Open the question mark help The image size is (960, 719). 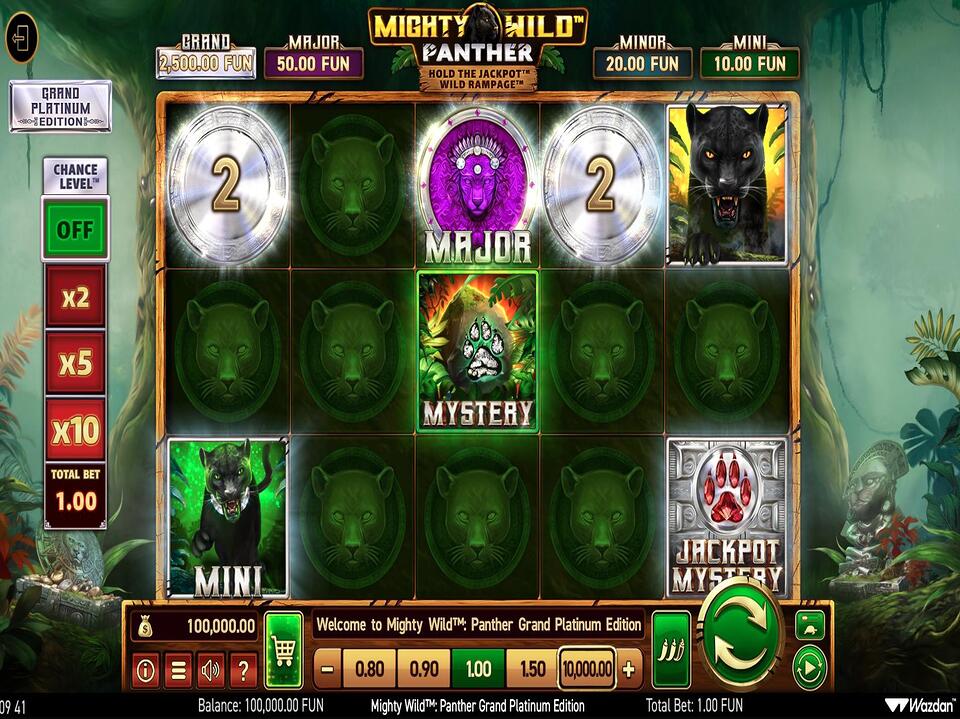243,670
